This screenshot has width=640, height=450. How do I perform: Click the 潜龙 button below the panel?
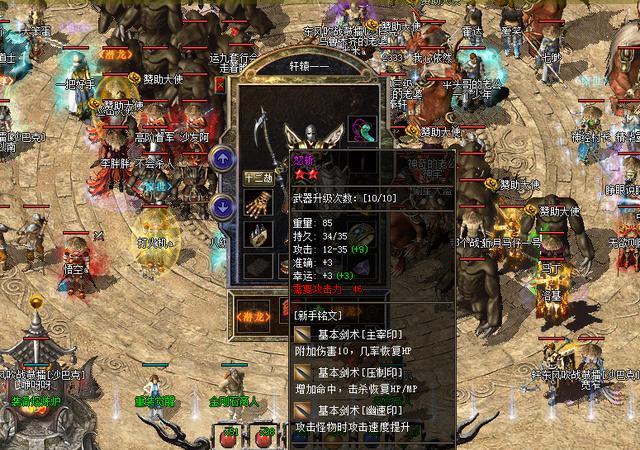[x=252, y=313]
